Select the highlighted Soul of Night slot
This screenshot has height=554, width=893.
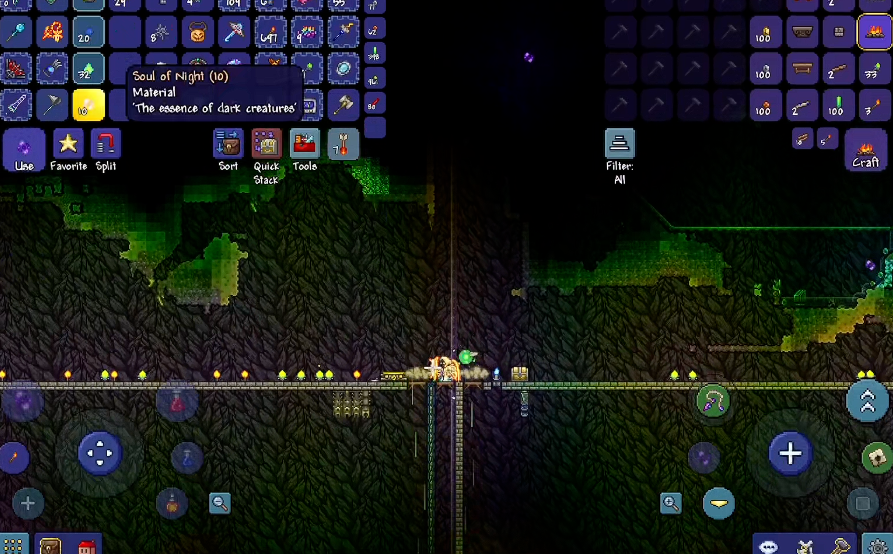click(88, 104)
